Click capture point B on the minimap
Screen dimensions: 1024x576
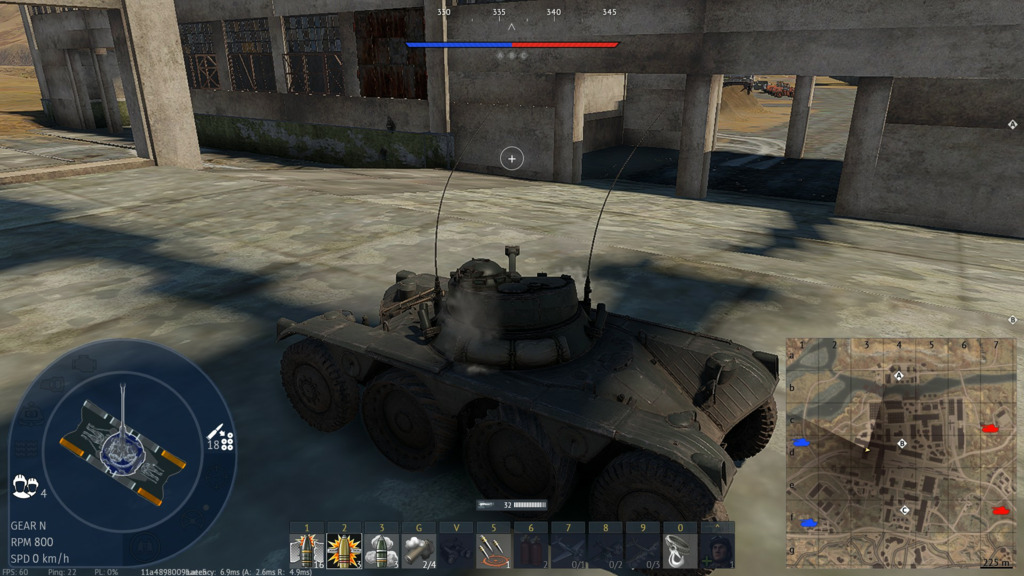point(902,443)
